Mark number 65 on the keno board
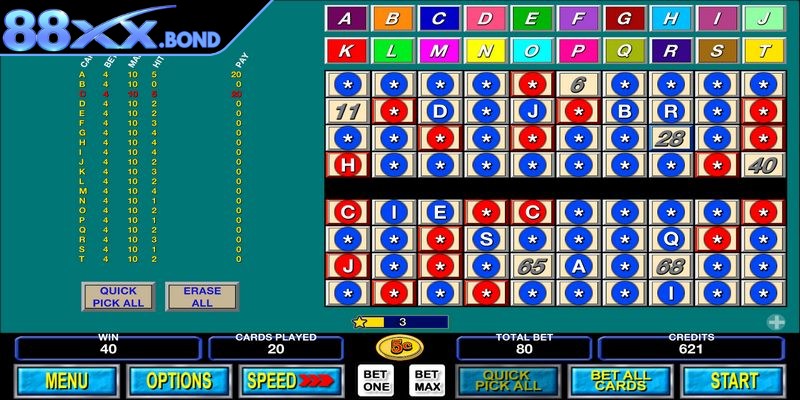This screenshot has height=400, width=800. pyautogui.click(x=532, y=266)
